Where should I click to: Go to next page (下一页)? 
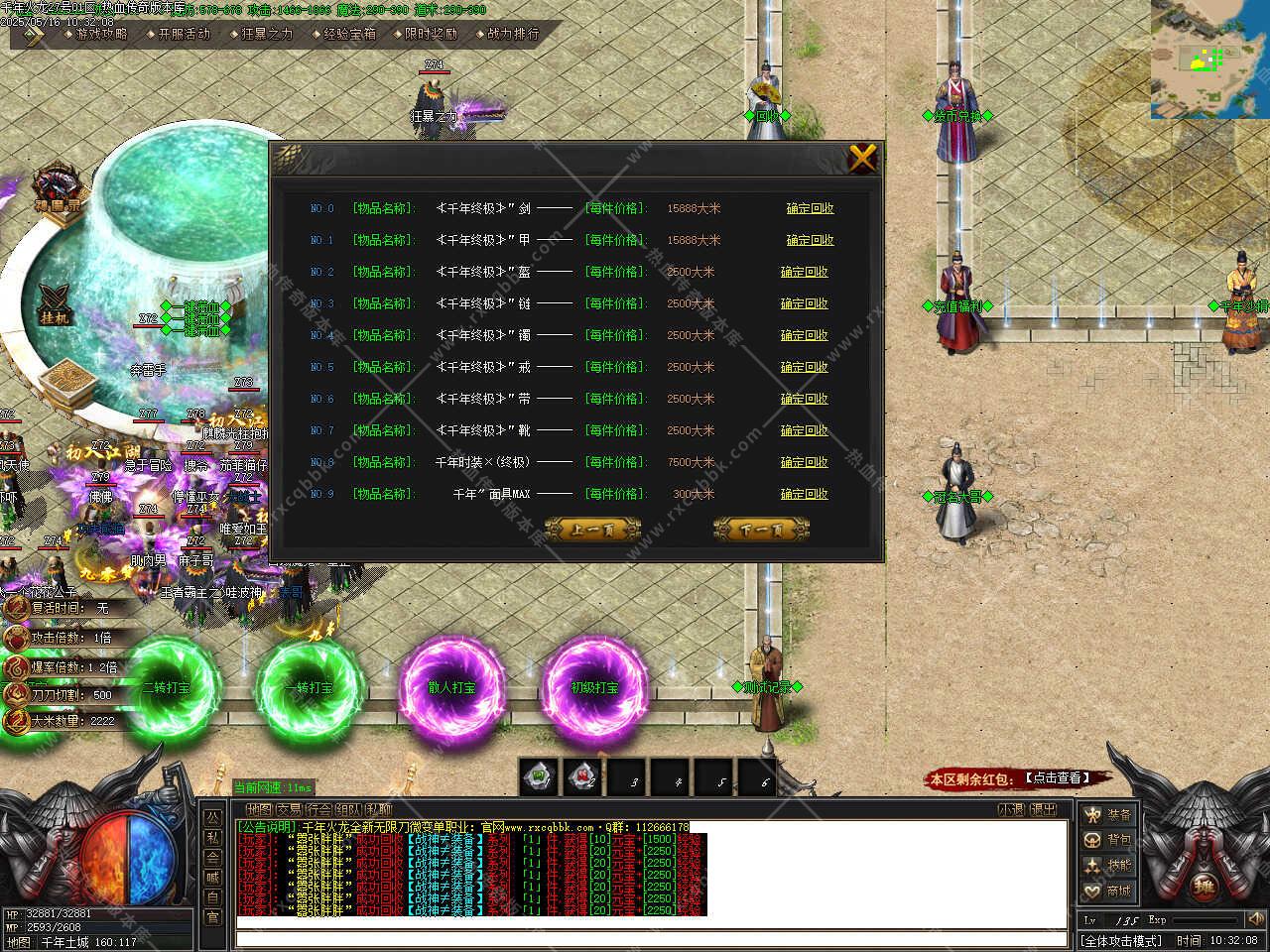point(761,530)
